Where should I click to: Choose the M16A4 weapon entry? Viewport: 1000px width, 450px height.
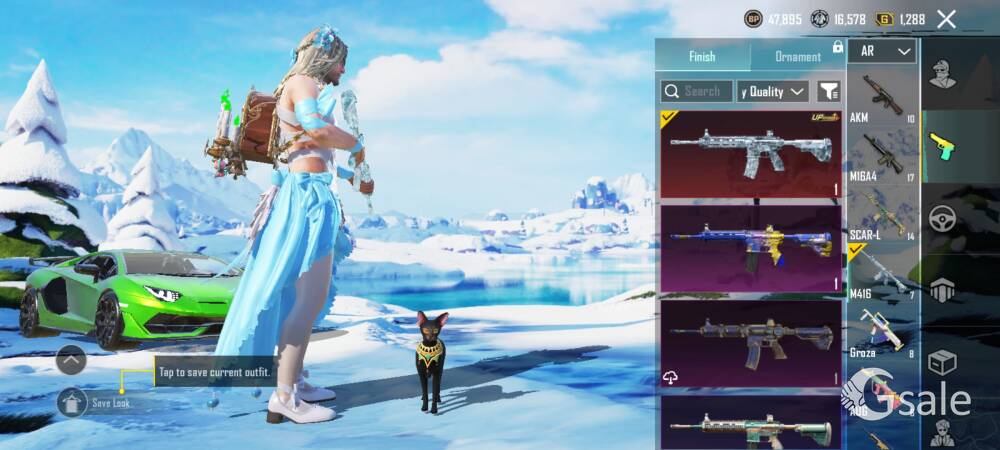(881, 156)
